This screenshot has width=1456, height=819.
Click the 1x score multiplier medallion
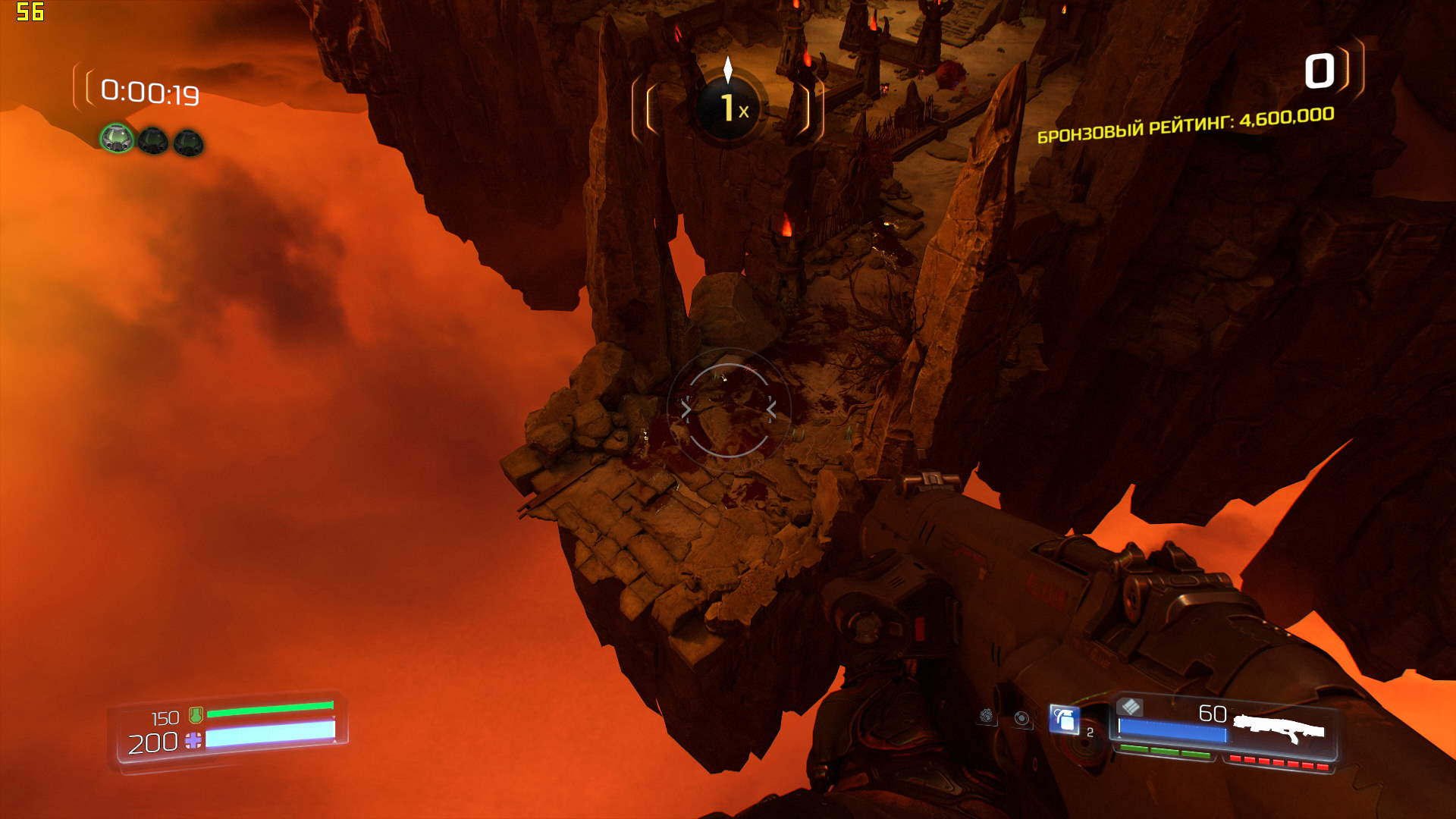pyautogui.click(x=729, y=108)
